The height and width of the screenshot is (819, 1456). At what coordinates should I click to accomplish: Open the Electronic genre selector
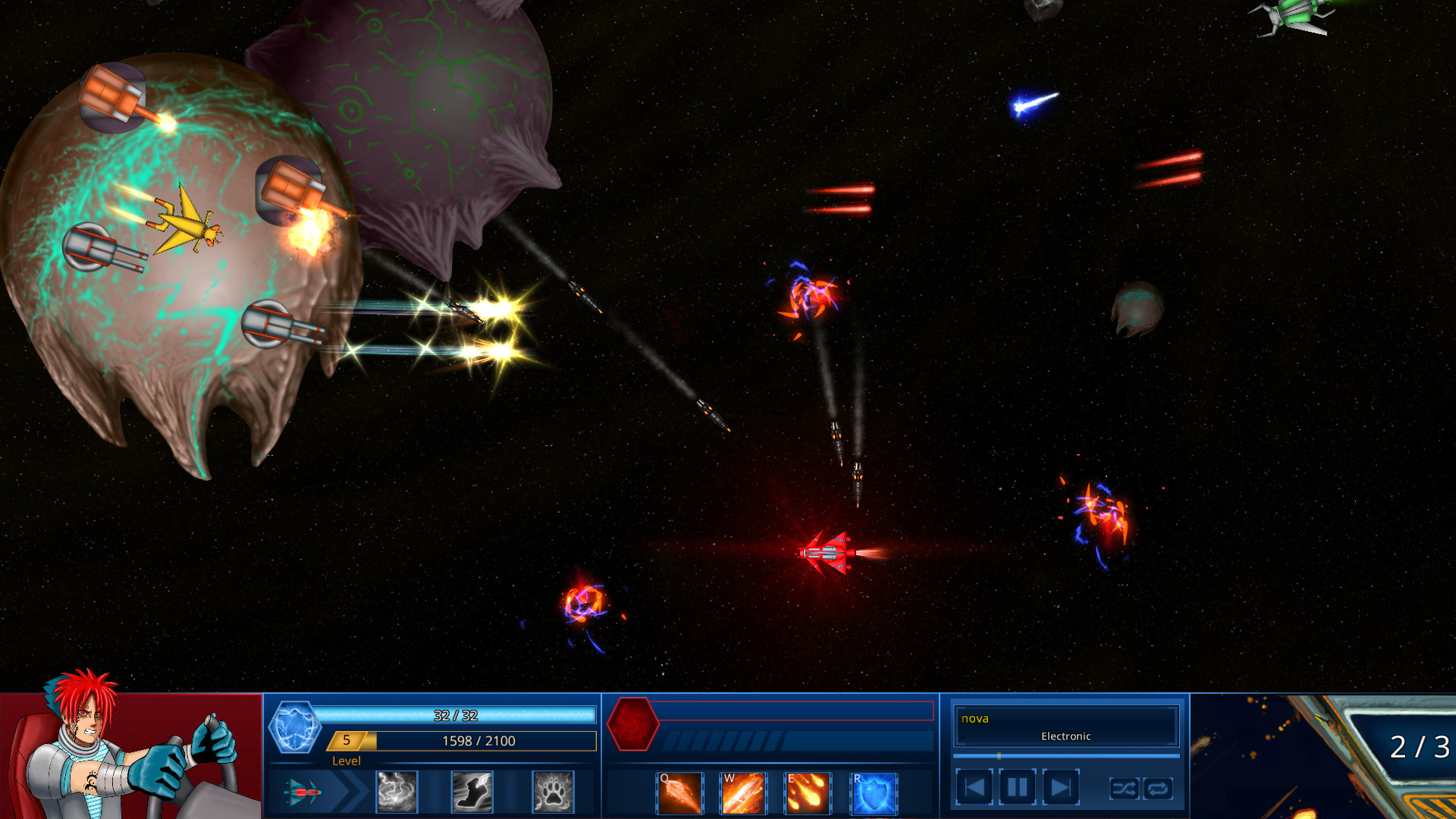[x=1065, y=736]
